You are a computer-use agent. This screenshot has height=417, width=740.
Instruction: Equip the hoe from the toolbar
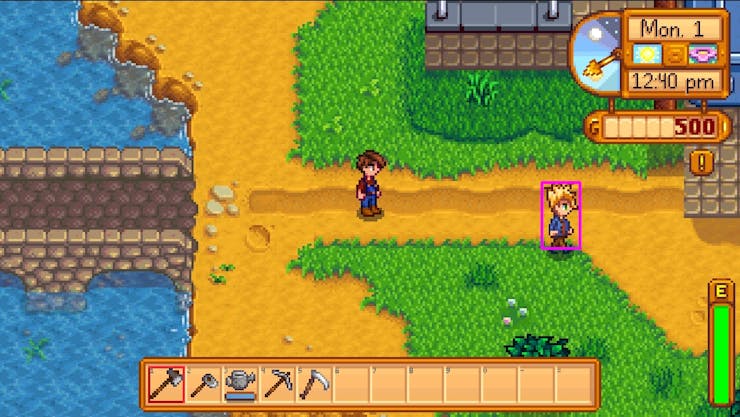(203, 384)
